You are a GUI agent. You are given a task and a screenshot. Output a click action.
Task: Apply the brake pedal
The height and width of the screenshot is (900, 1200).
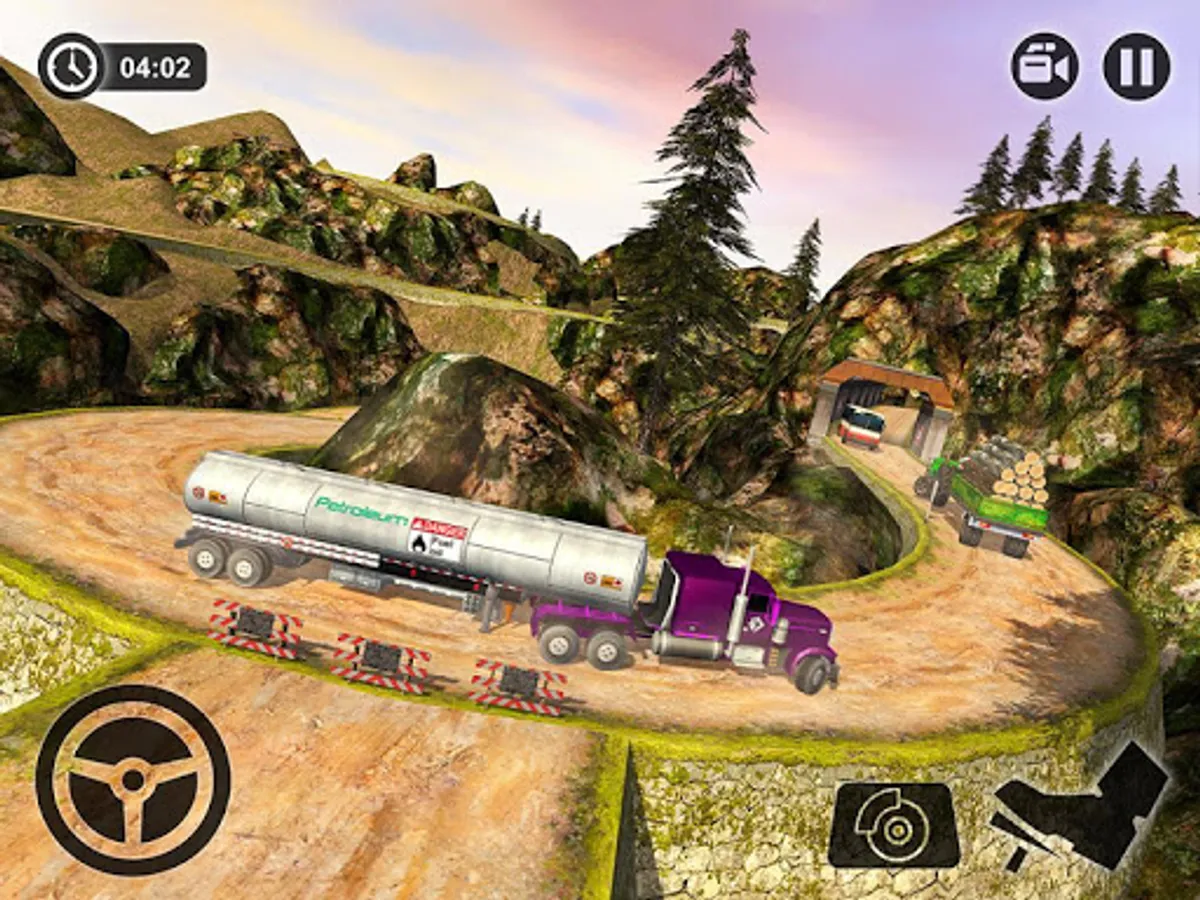893,825
